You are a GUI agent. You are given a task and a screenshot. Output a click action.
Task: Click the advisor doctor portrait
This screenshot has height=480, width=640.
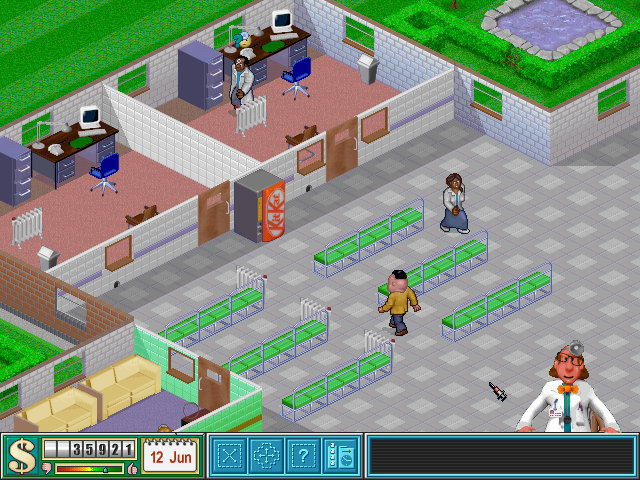(x=570, y=388)
